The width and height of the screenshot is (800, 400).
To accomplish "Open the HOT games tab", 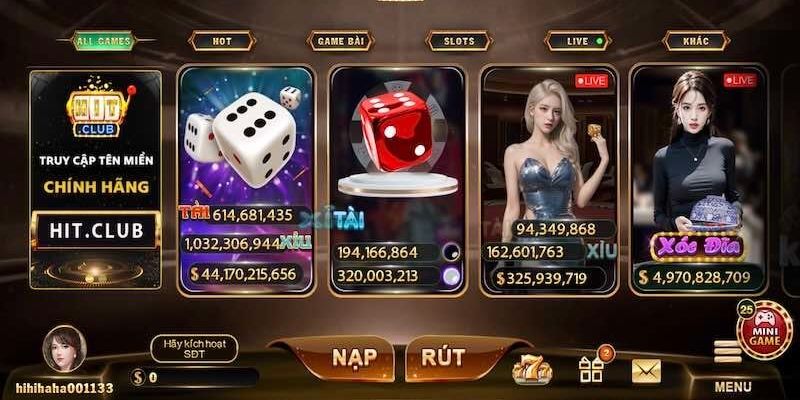I will (220, 41).
